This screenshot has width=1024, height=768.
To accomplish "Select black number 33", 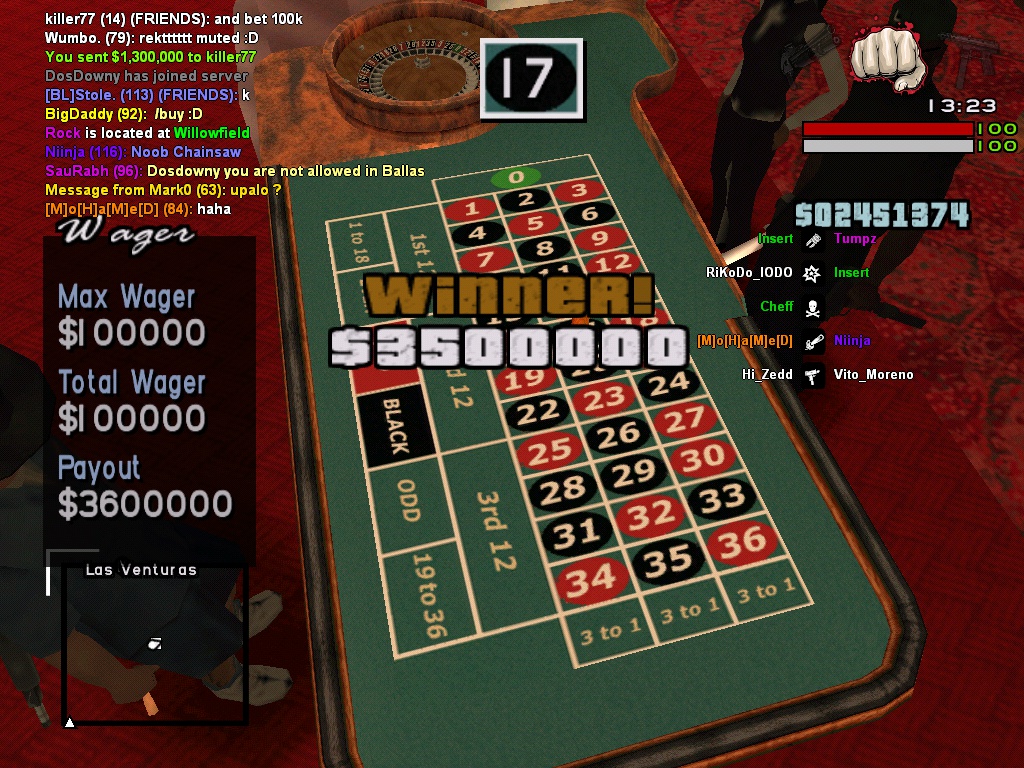I will pyautogui.click(x=722, y=497).
